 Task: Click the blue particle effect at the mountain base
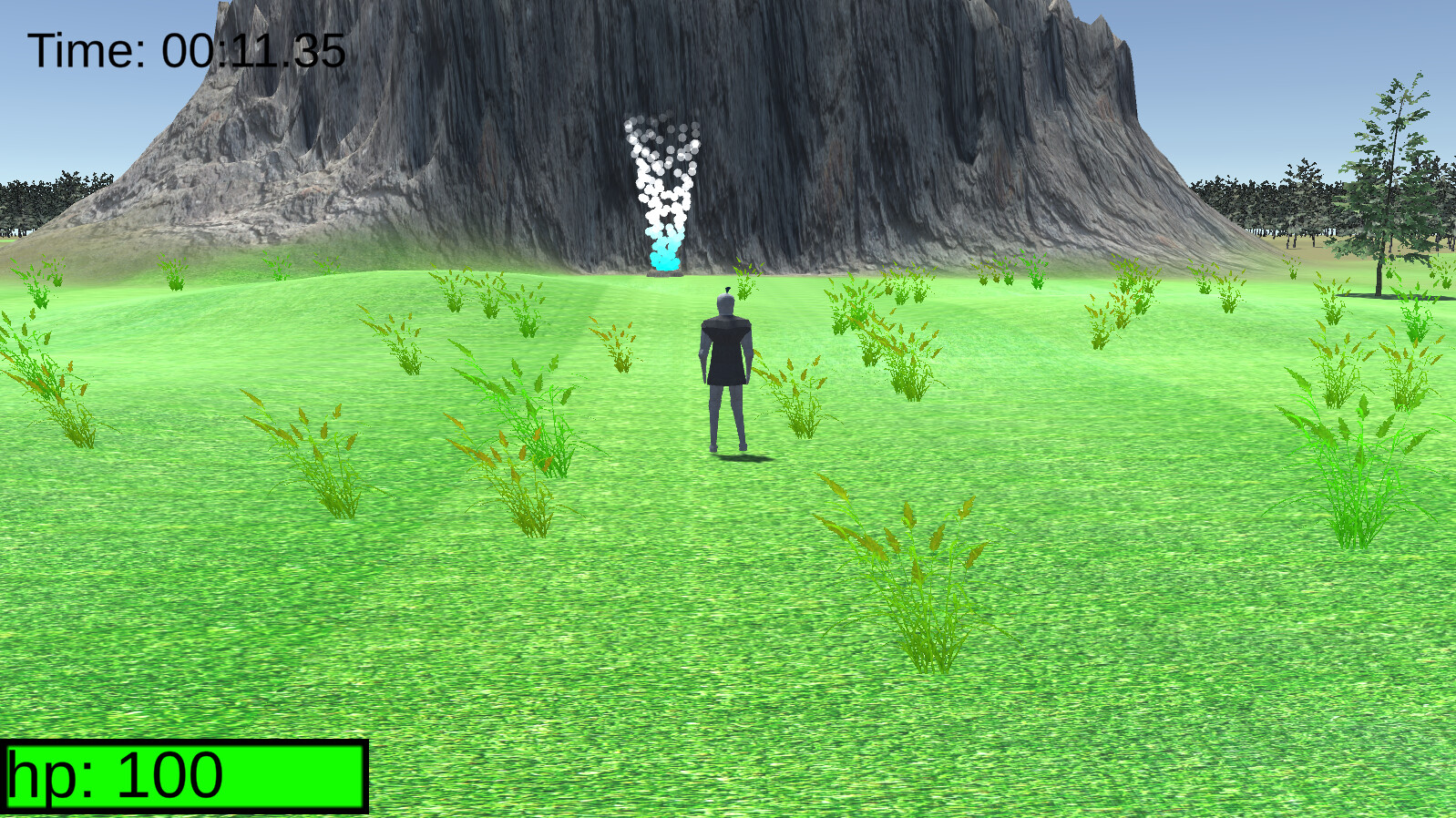click(663, 258)
